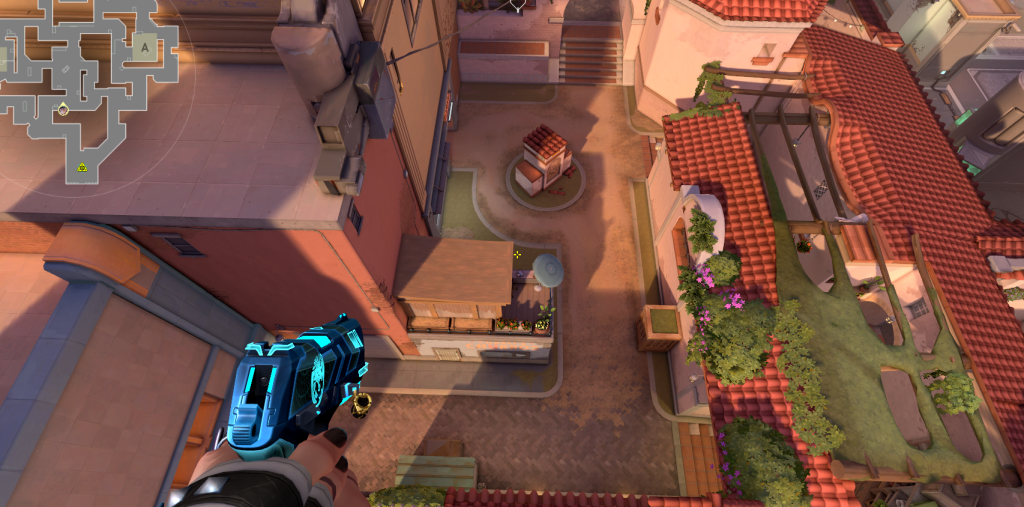Select the A site marker on minimap
Viewport: 1024px width, 507px height.
(145, 47)
